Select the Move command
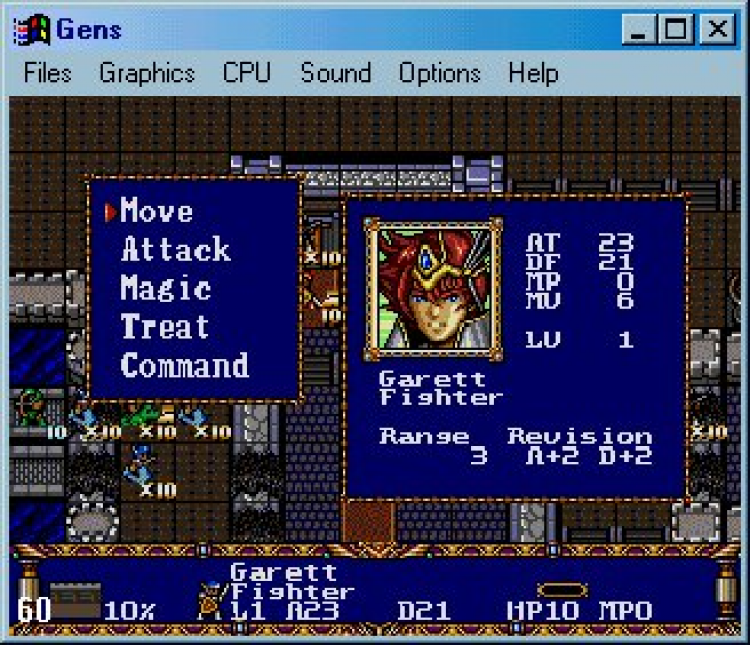The image size is (750, 645). 157,211
